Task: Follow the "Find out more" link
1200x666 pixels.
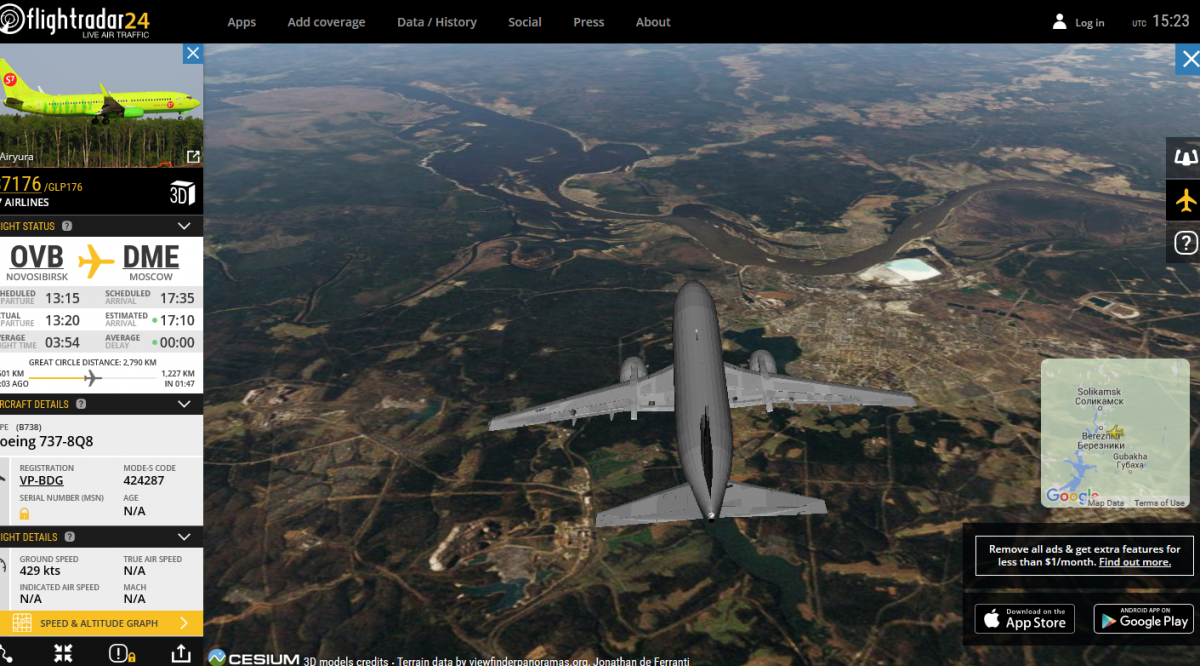Action: 1134,562
